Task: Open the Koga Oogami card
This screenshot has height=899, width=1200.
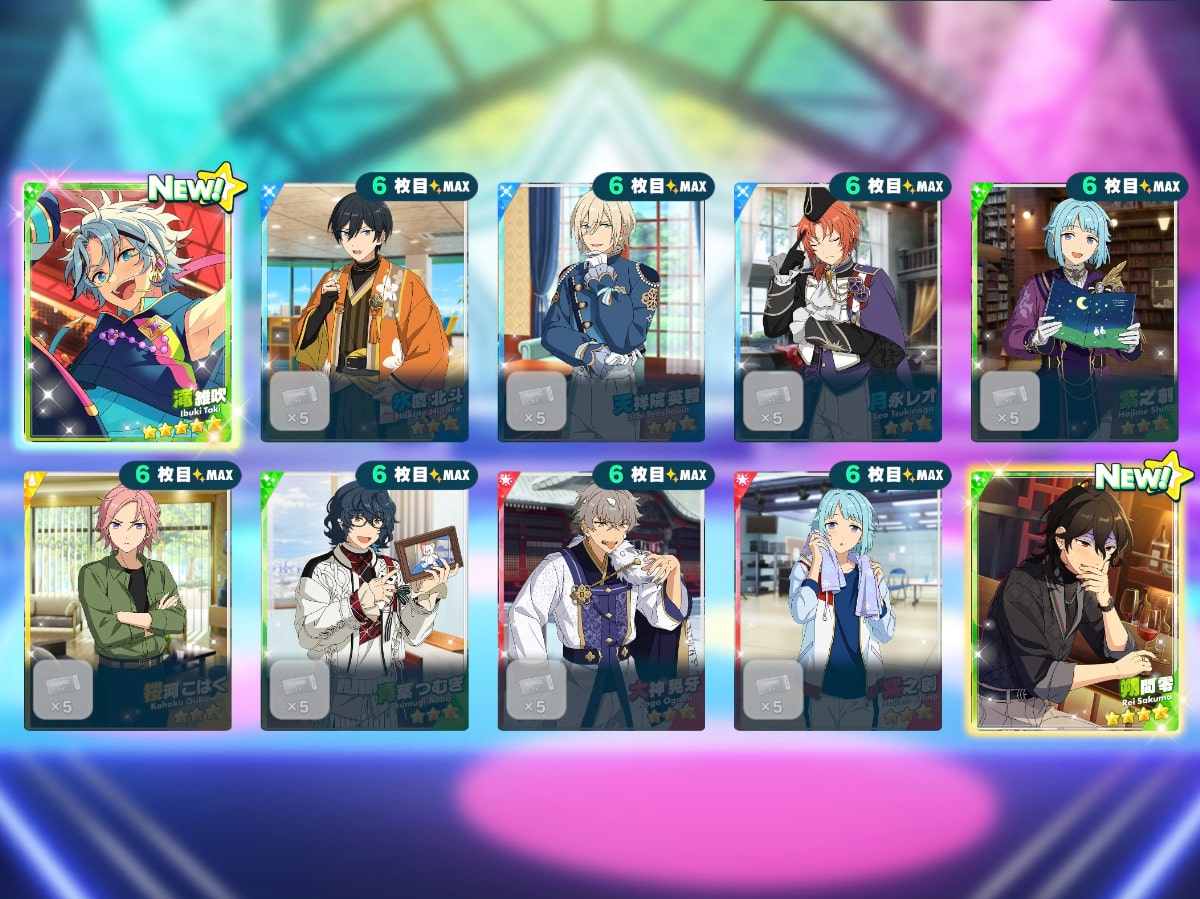Action: pos(601,600)
